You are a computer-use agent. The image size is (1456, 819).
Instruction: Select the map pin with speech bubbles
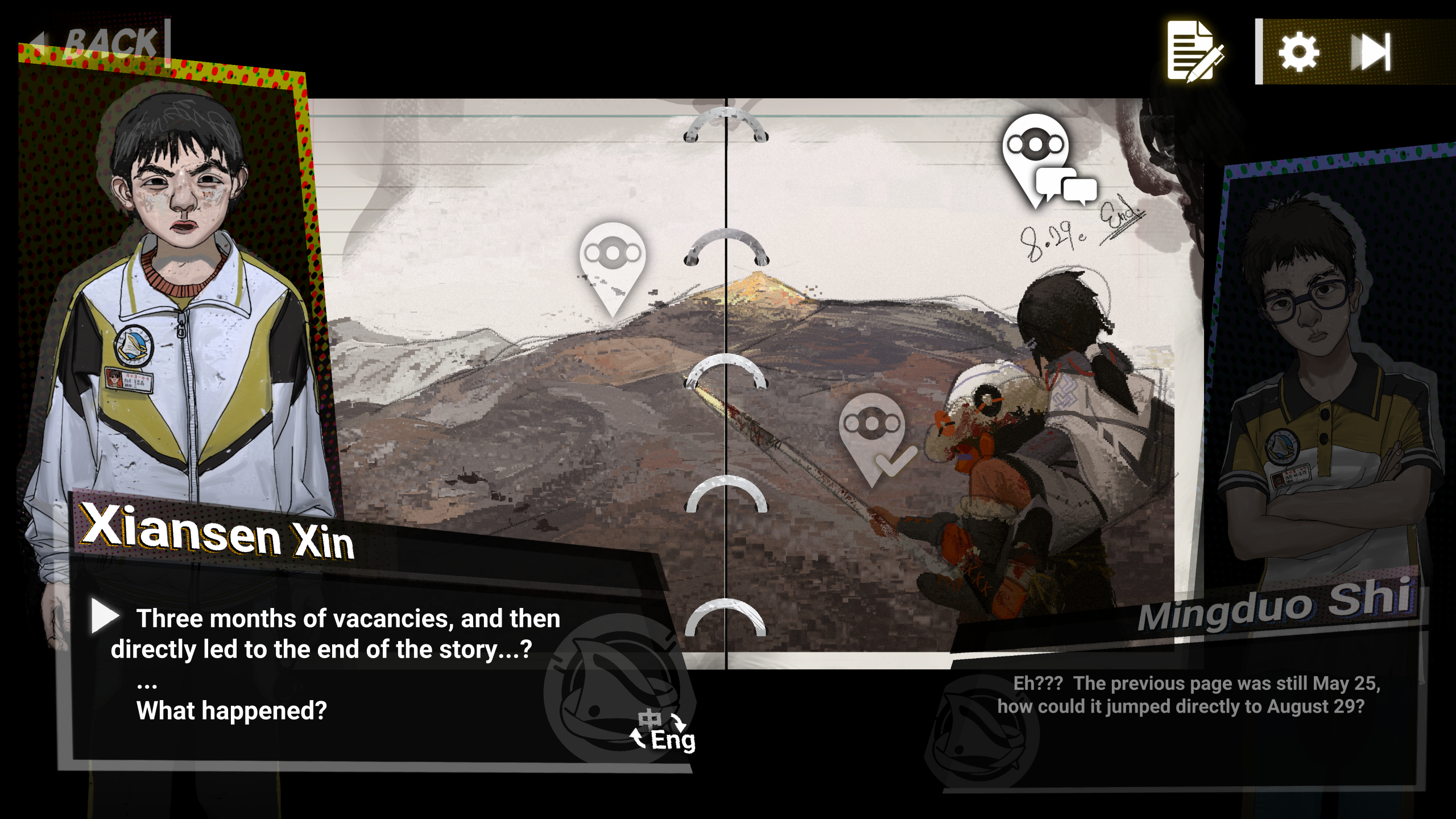[1043, 159]
